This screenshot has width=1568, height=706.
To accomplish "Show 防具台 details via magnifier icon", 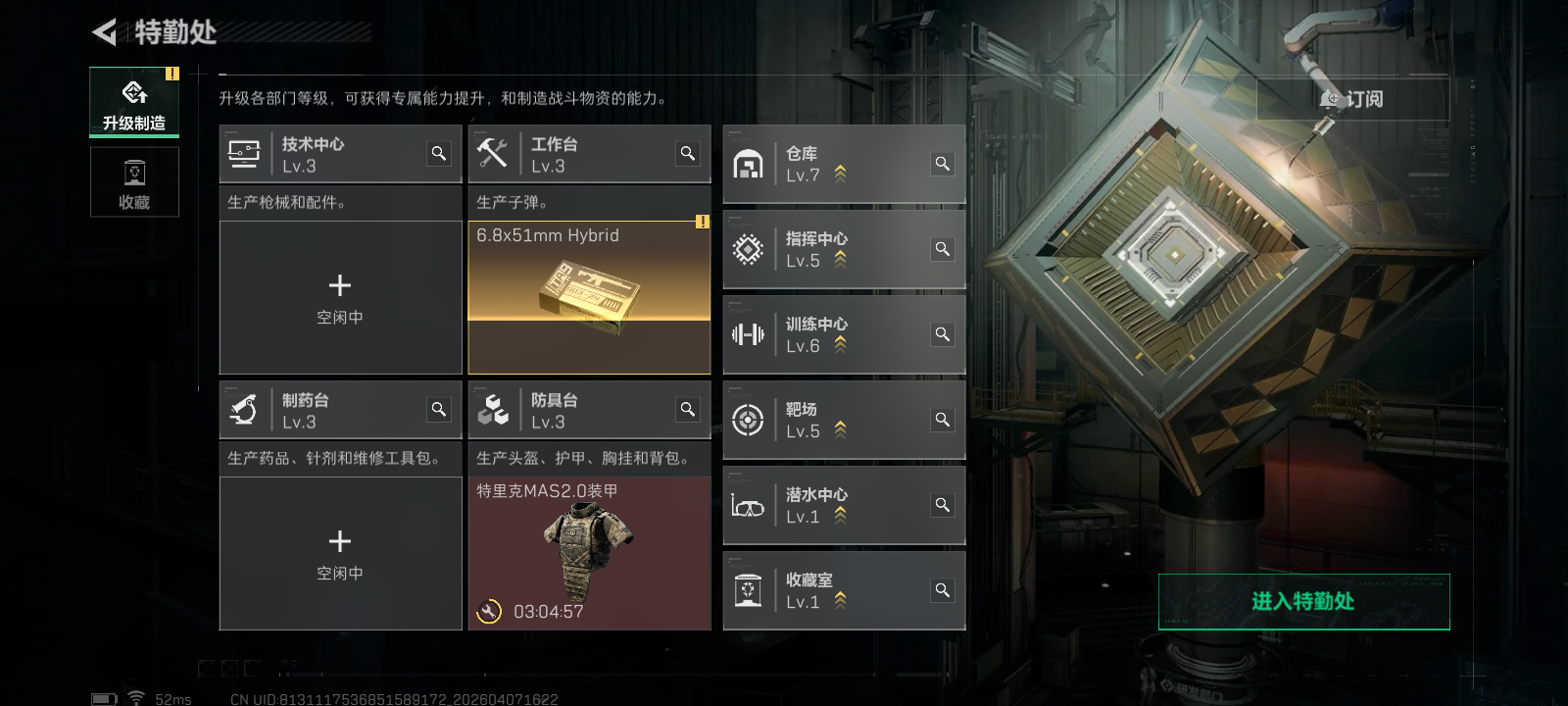I will pyautogui.click(x=688, y=409).
